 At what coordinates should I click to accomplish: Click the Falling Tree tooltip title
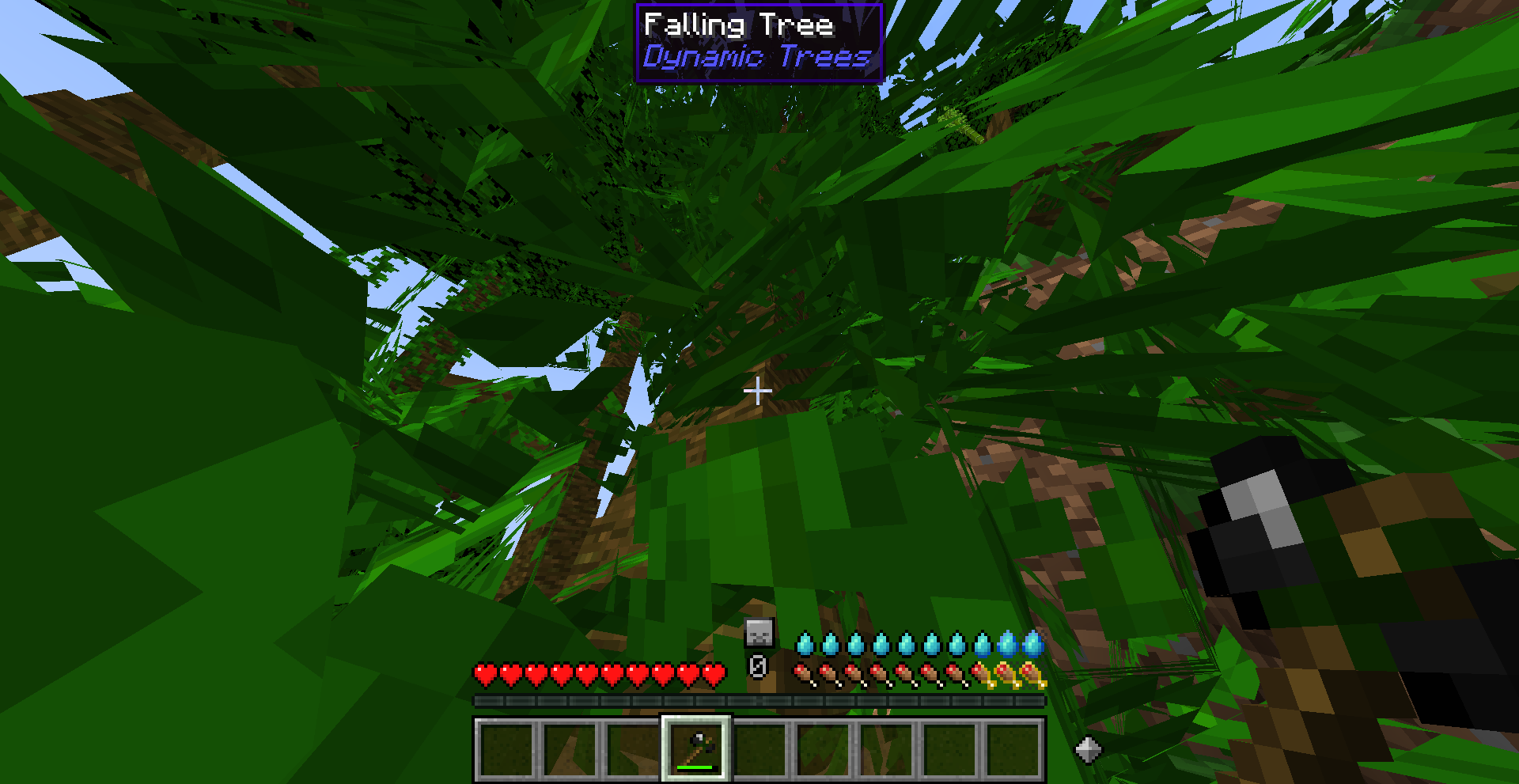(x=738, y=25)
